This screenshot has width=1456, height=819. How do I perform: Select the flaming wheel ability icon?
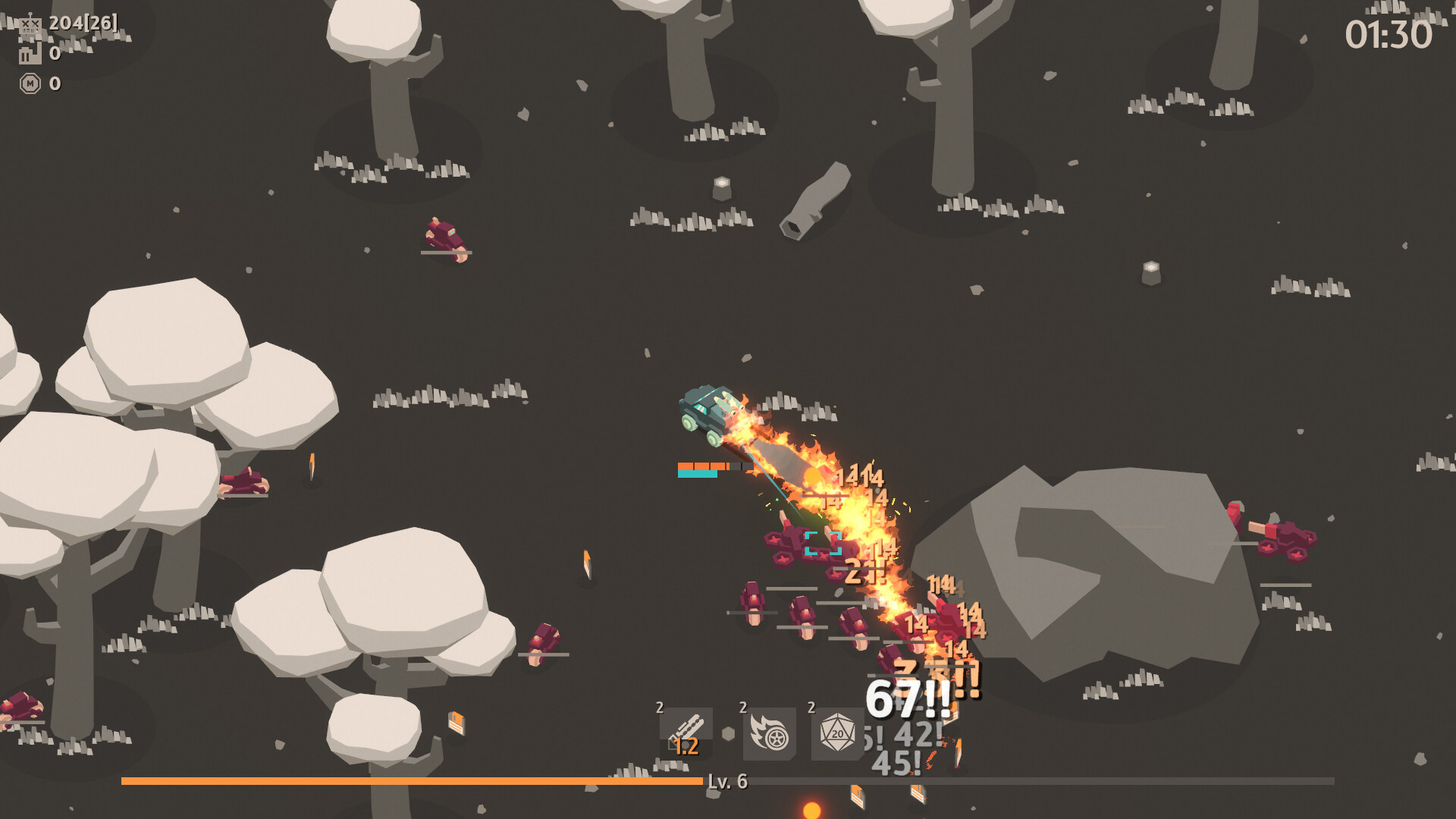pos(768,734)
